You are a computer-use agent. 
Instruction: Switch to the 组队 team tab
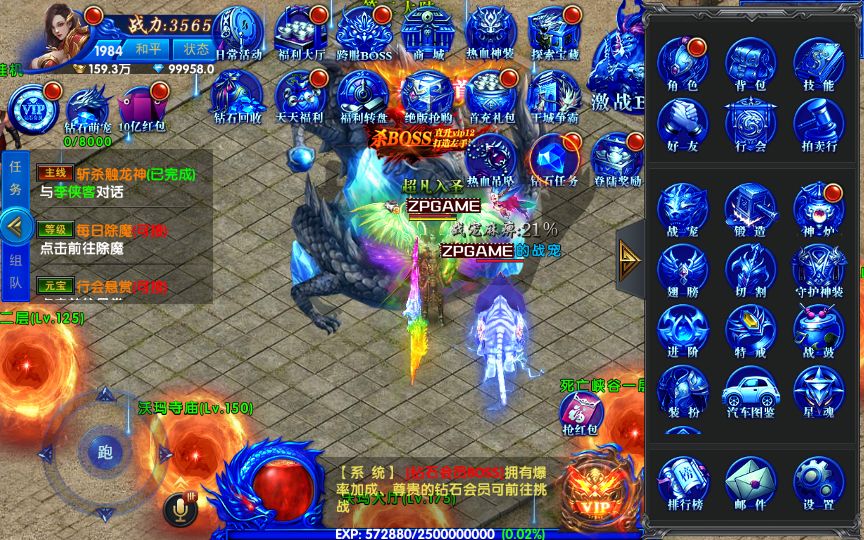click(x=15, y=272)
